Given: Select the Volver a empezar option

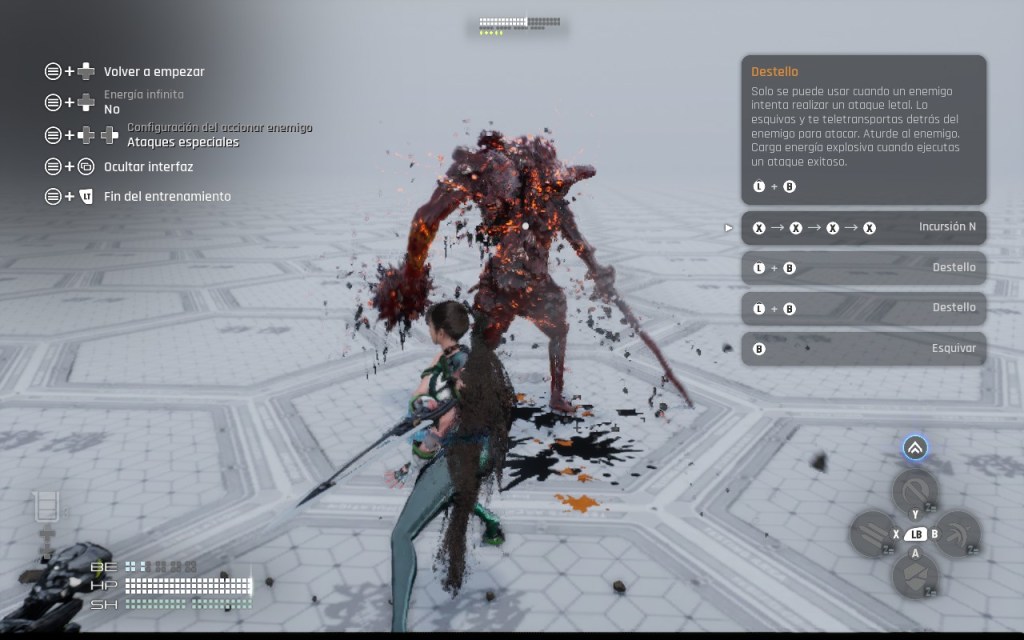Looking at the screenshot, I should pos(154,72).
